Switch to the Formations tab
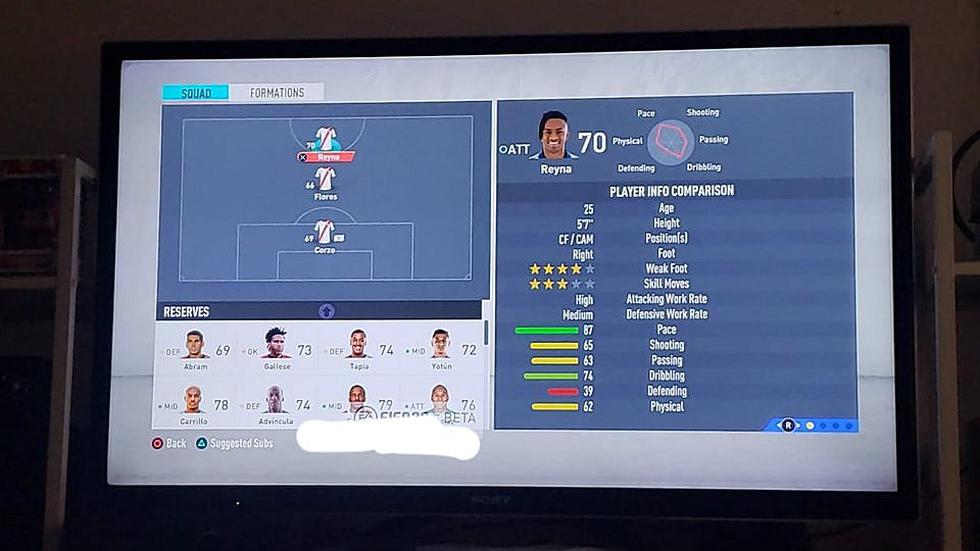 (x=276, y=93)
